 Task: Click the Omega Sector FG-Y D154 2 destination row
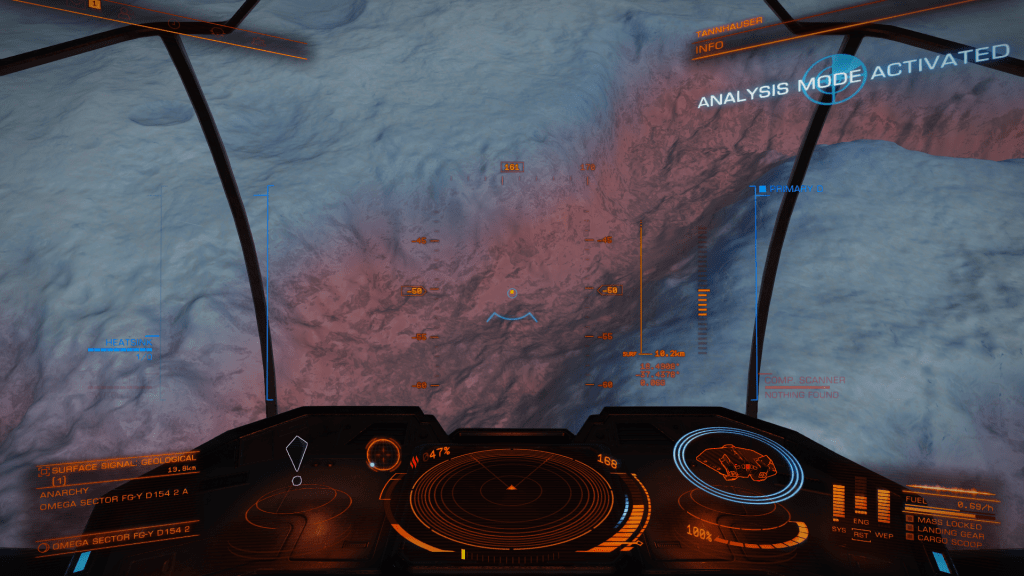coord(112,543)
